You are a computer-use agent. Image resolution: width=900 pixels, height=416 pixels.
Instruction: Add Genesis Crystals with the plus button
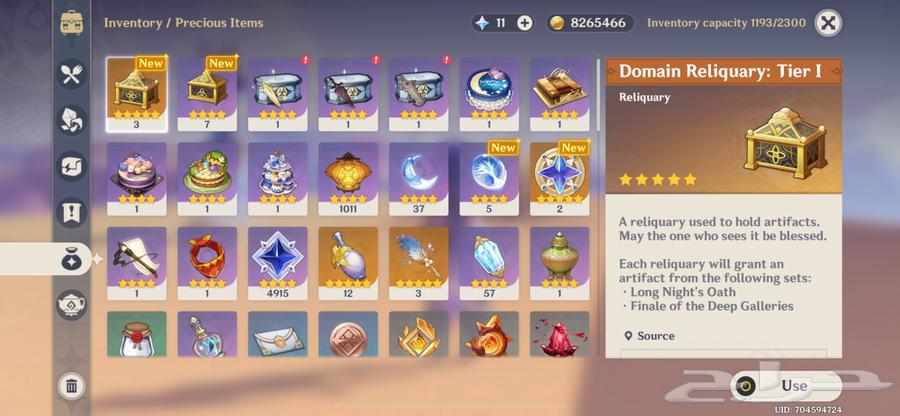click(x=525, y=22)
